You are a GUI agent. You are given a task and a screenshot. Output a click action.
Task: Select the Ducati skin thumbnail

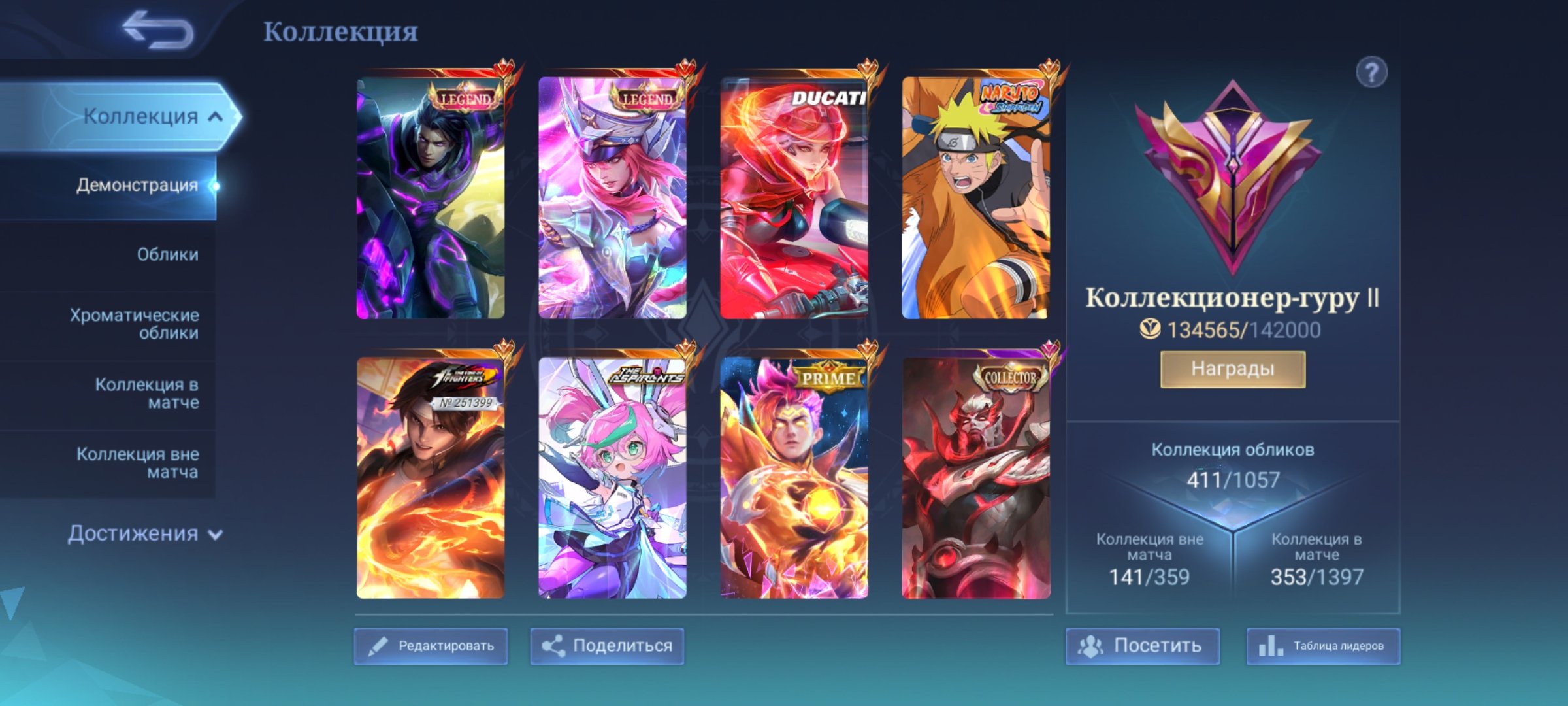tap(796, 196)
